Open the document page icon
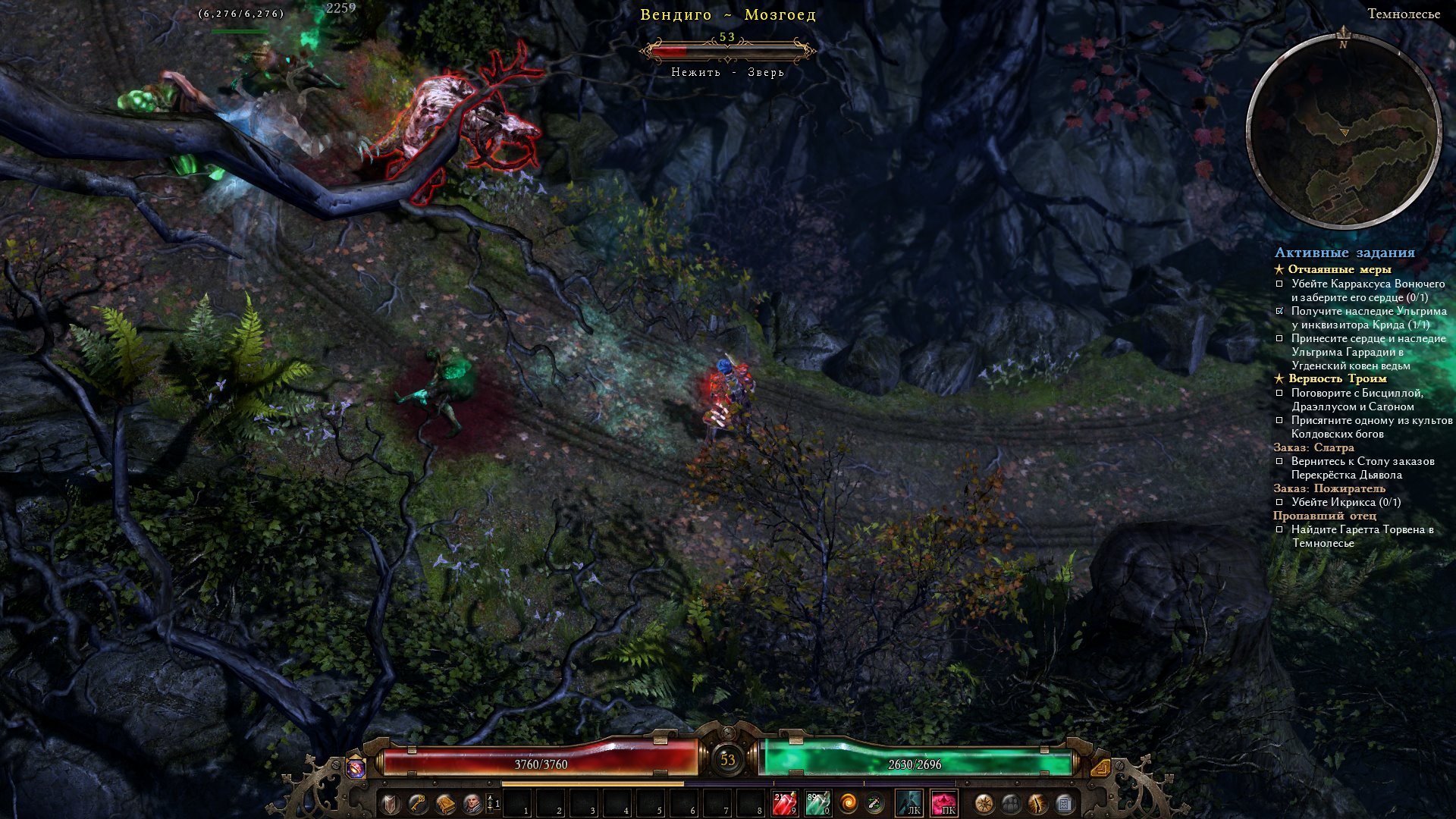This screenshot has height=819, width=1456. [x=1064, y=803]
